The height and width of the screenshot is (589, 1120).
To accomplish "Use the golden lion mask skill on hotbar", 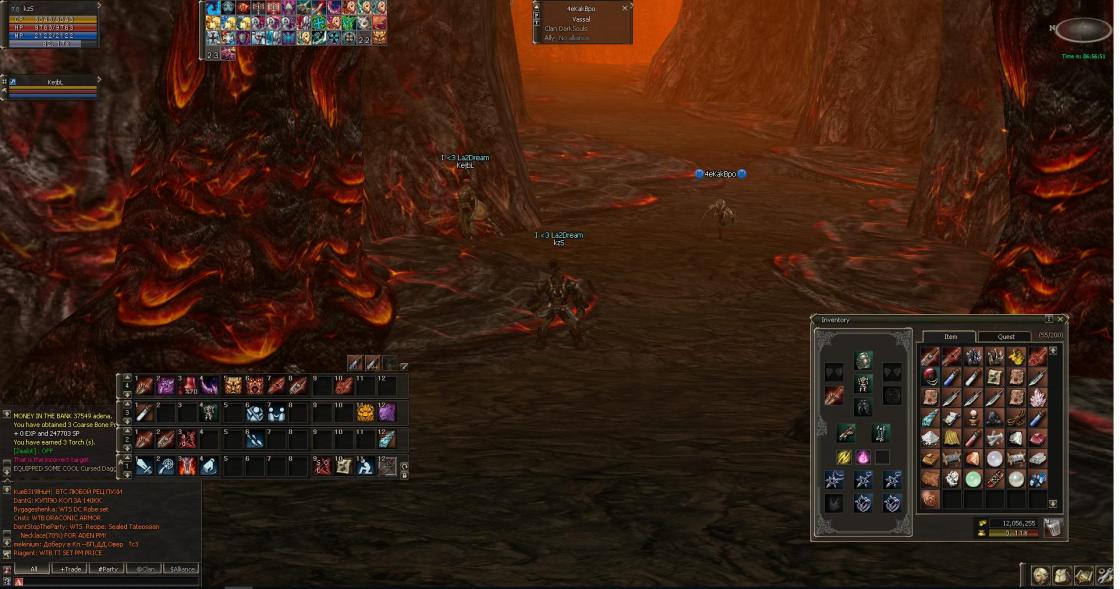I will (364, 412).
